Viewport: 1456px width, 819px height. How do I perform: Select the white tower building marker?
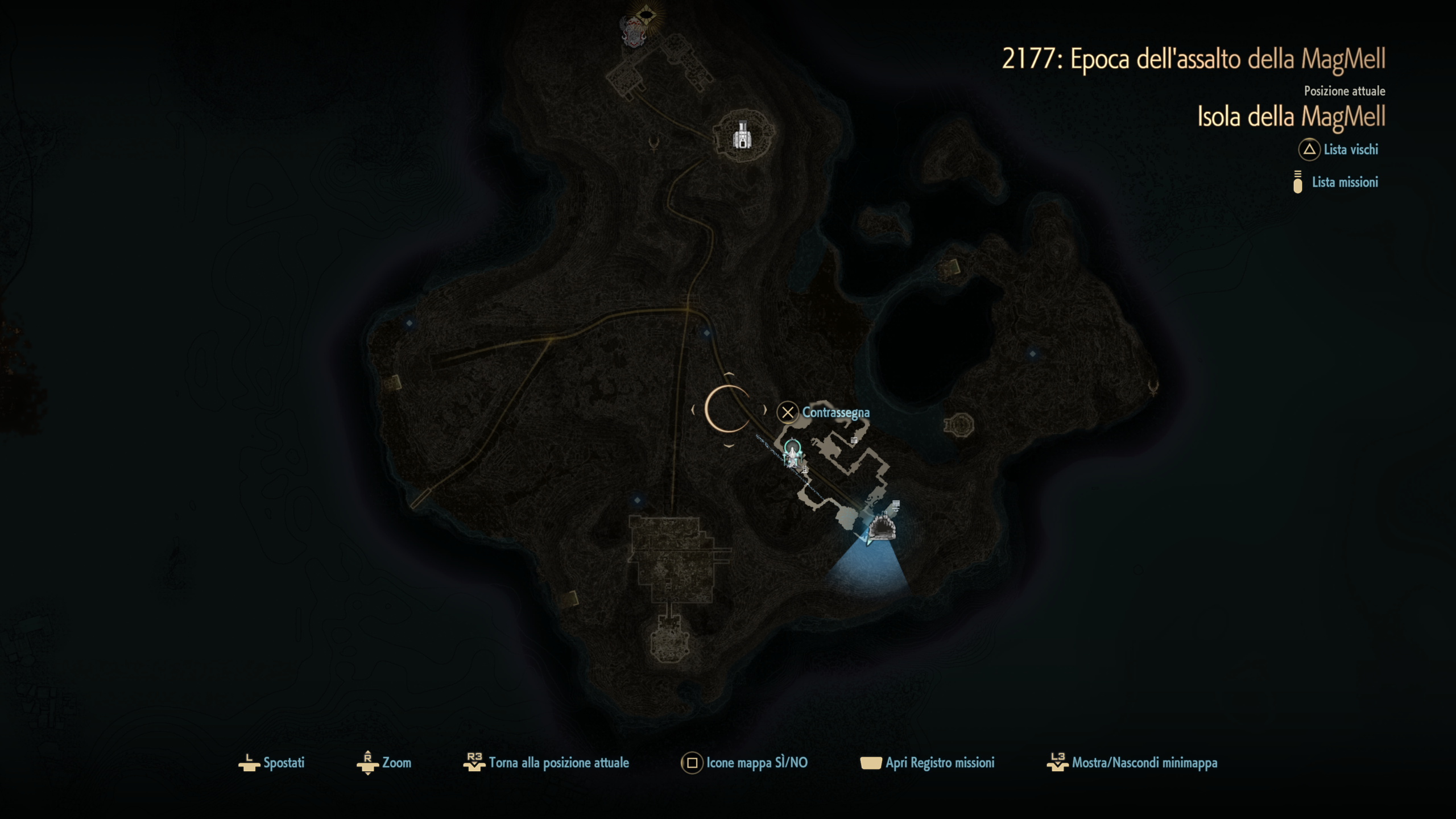pos(742,135)
